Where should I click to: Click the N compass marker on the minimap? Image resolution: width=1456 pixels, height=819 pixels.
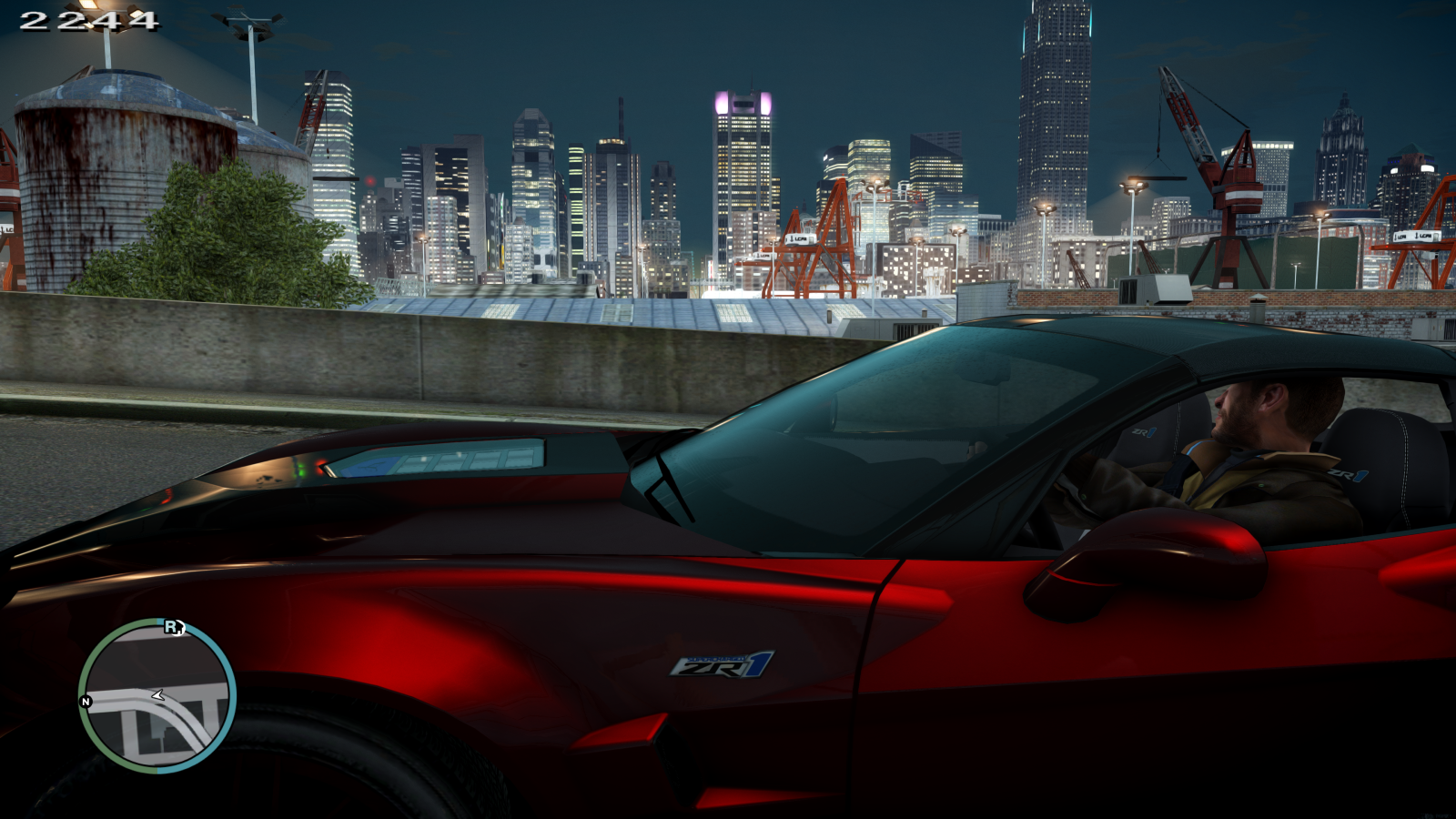click(x=85, y=701)
